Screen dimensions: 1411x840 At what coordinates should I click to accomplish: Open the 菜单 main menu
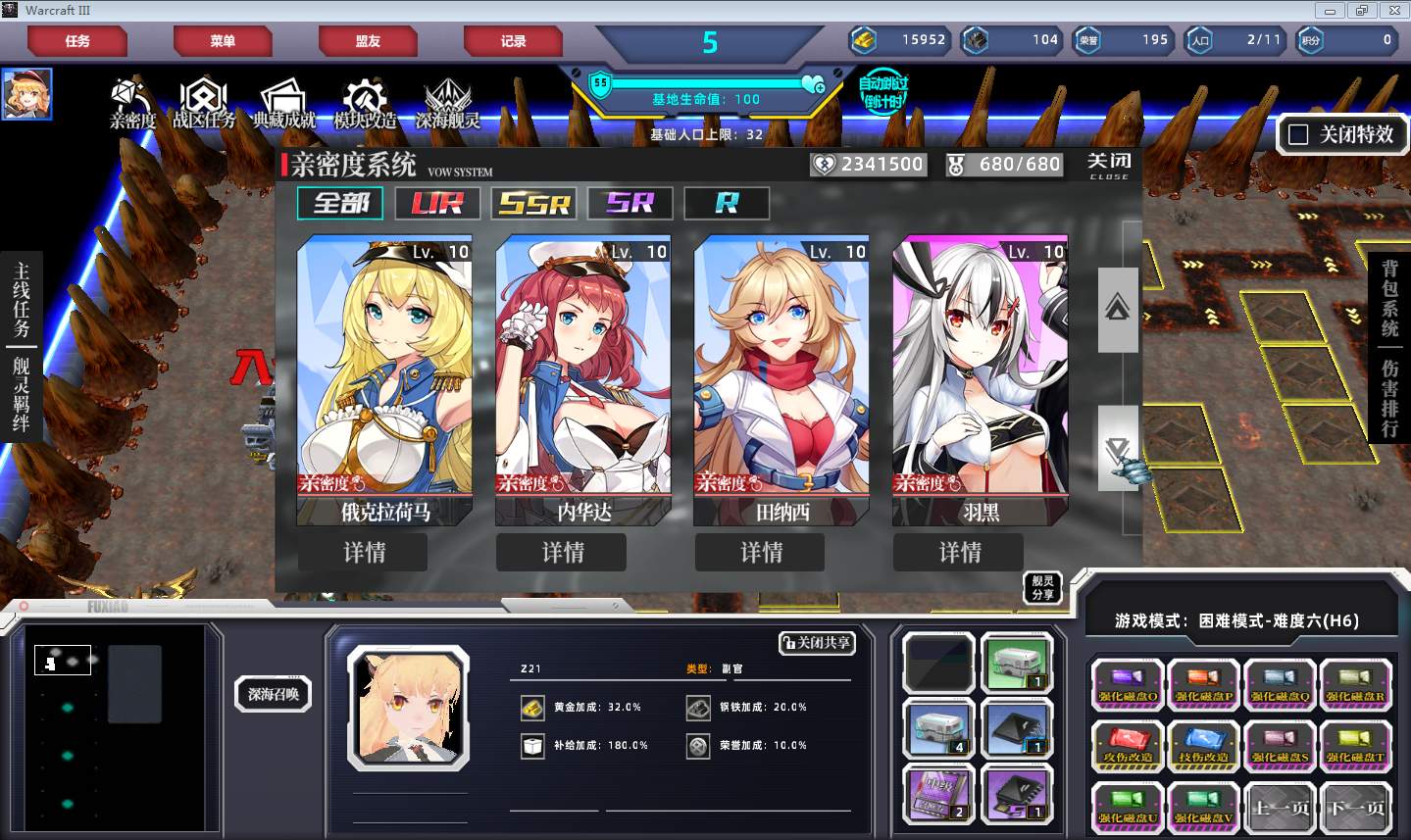(x=223, y=41)
